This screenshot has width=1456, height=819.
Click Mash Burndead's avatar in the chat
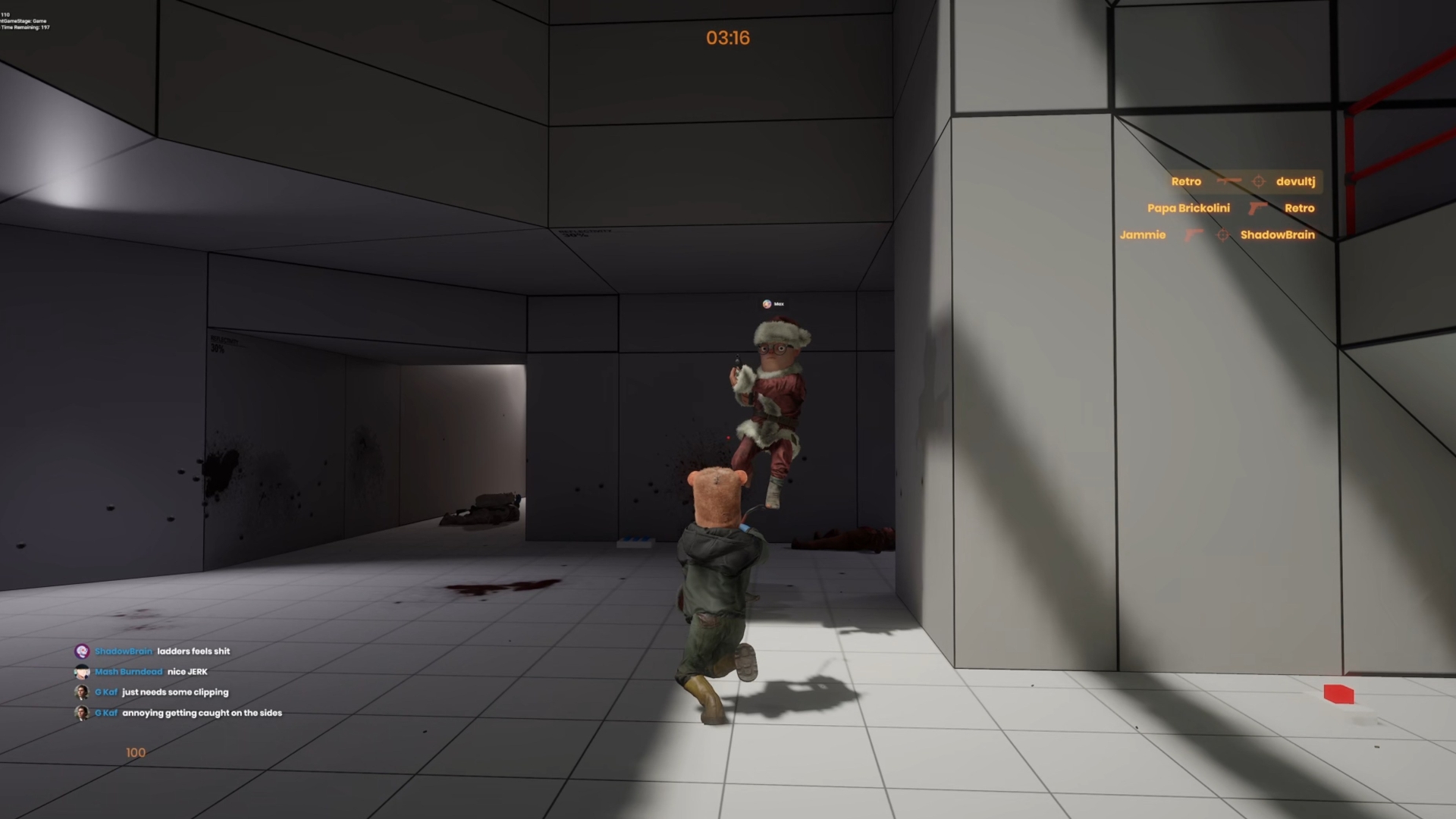(x=82, y=671)
